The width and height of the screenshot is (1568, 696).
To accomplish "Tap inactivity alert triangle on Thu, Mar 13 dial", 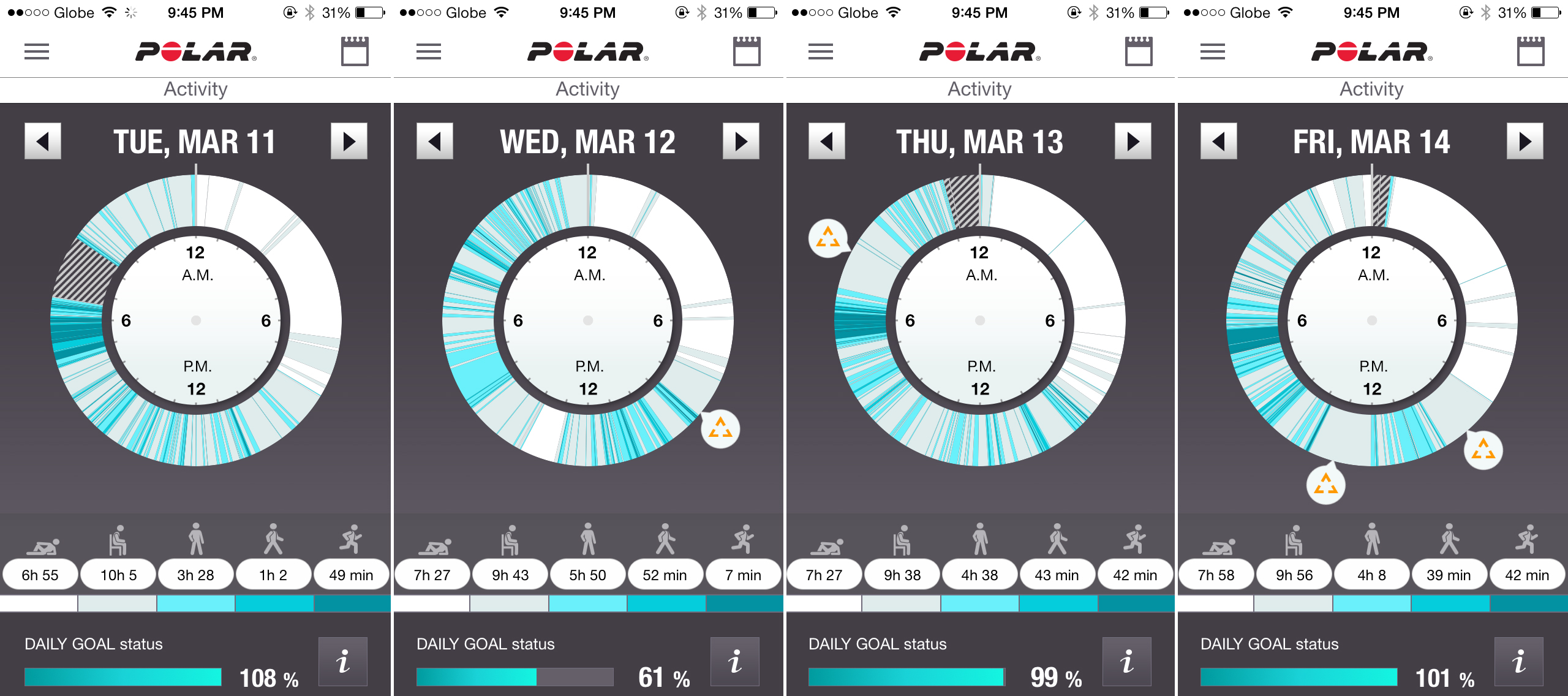I will pyautogui.click(x=828, y=238).
